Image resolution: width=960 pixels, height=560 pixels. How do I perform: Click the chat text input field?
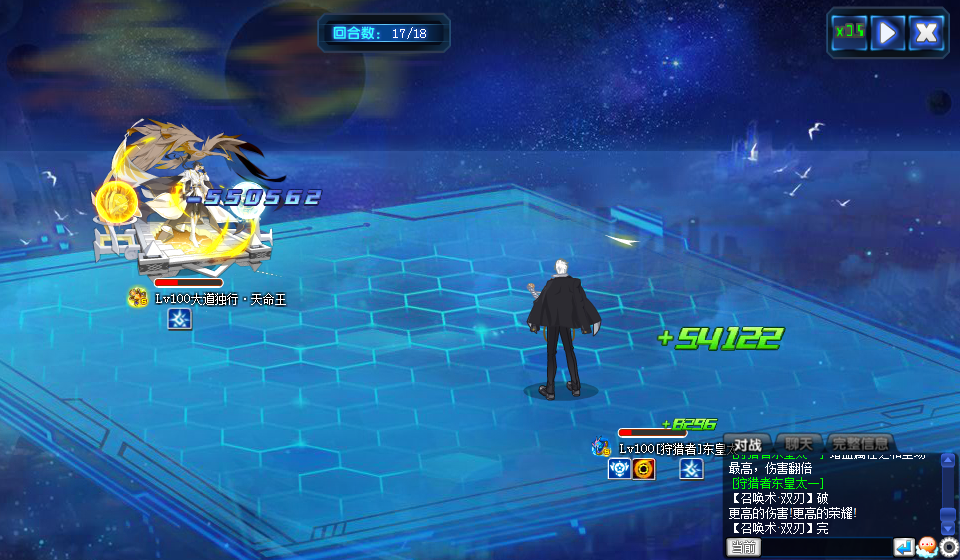click(825, 547)
